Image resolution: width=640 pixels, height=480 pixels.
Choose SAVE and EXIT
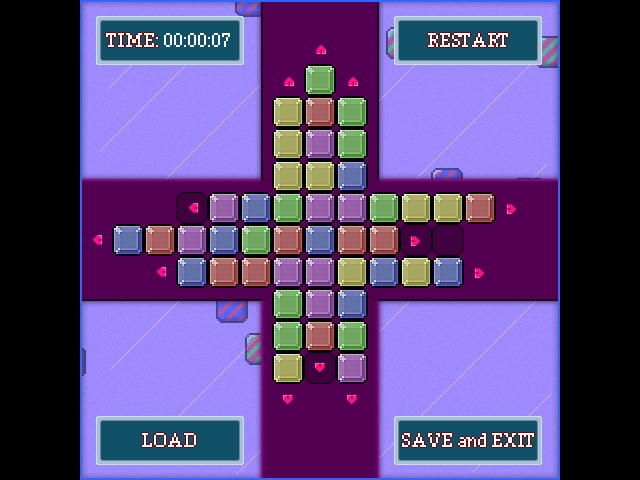(x=467, y=440)
